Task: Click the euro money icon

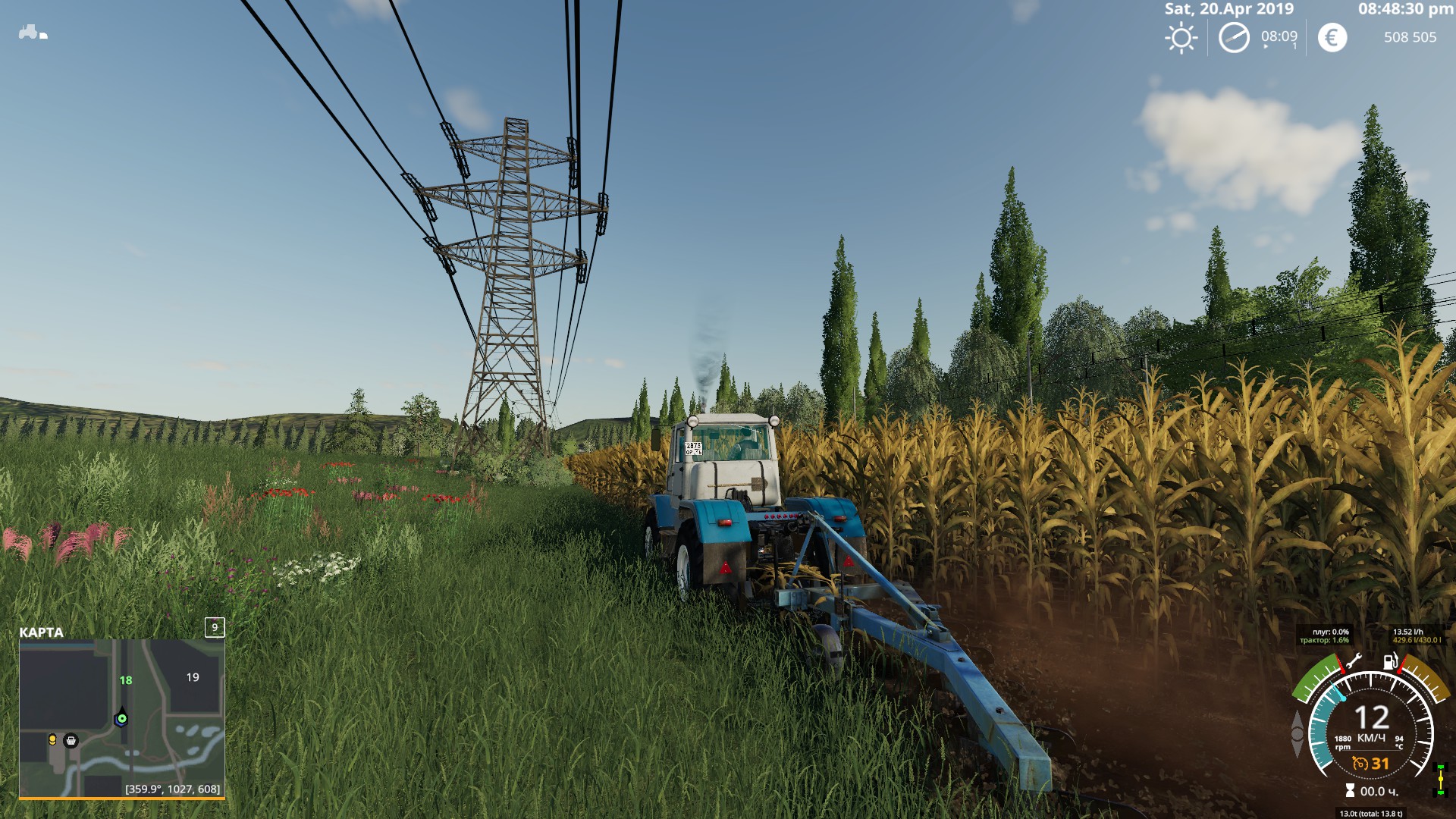Action: 1332,38
